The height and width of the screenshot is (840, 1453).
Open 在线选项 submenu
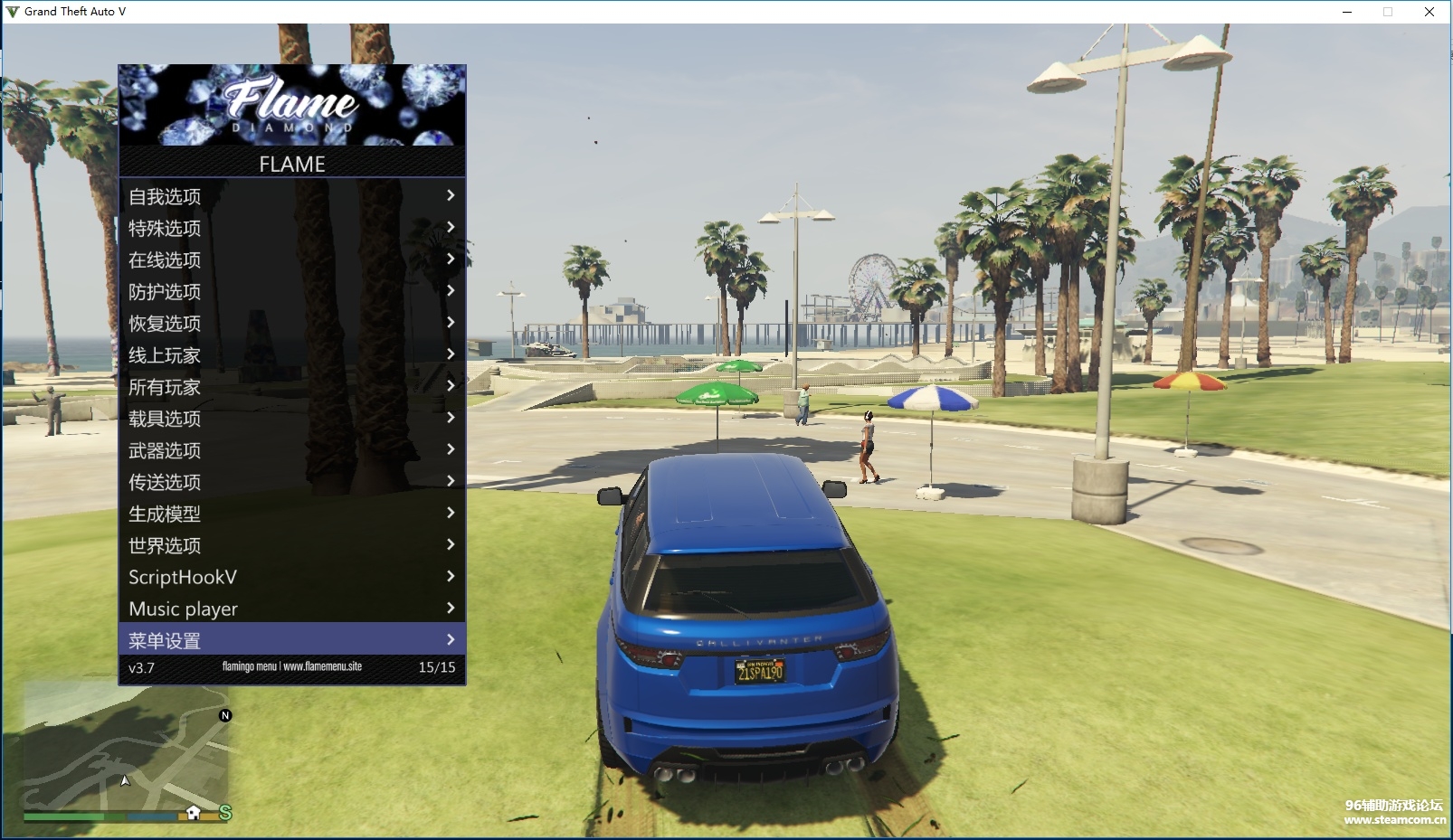coord(291,260)
